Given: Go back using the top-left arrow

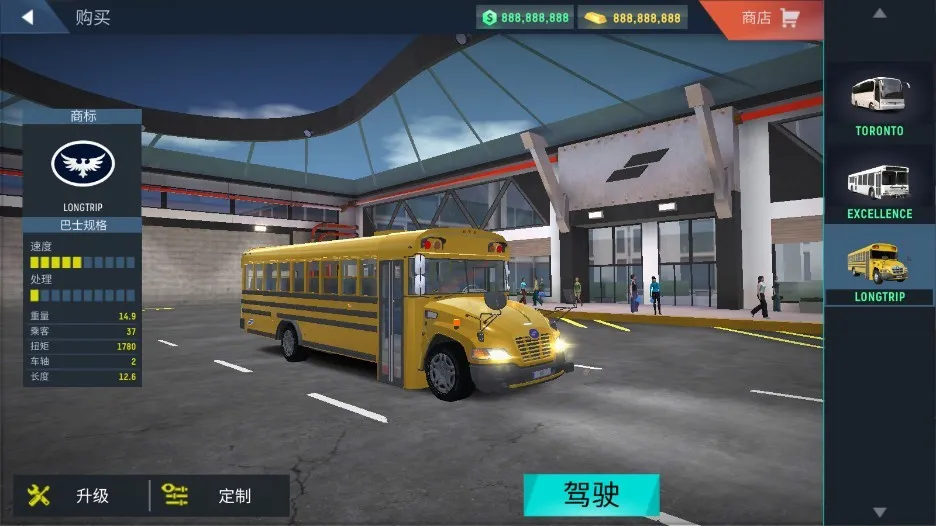Looking at the screenshot, I should (28, 17).
